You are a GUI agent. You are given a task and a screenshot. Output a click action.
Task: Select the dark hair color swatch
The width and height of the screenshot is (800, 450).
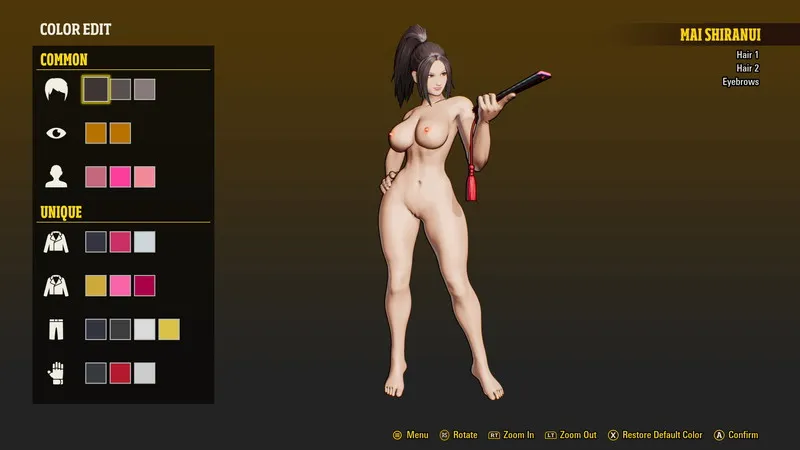point(96,89)
